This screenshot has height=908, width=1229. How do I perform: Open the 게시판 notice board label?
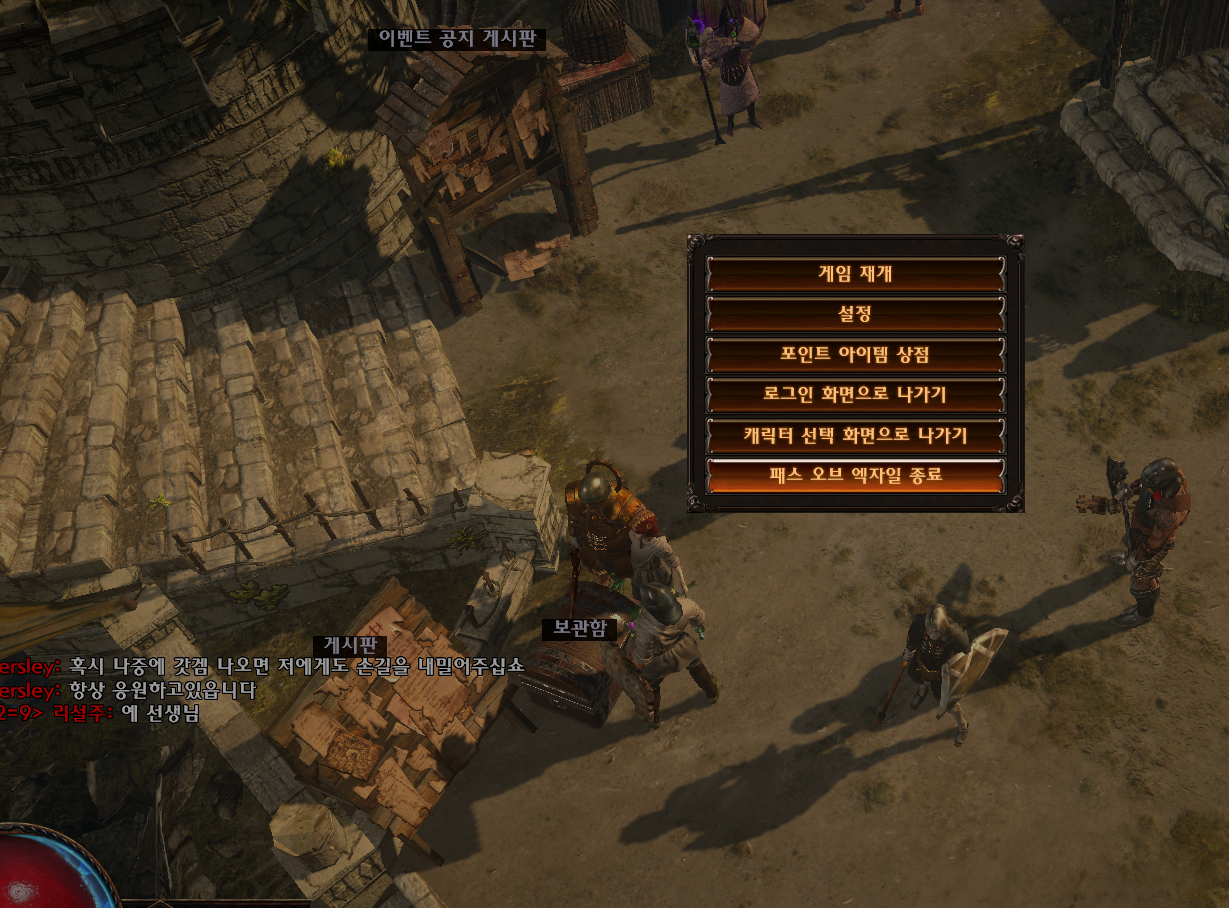(x=349, y=647)
